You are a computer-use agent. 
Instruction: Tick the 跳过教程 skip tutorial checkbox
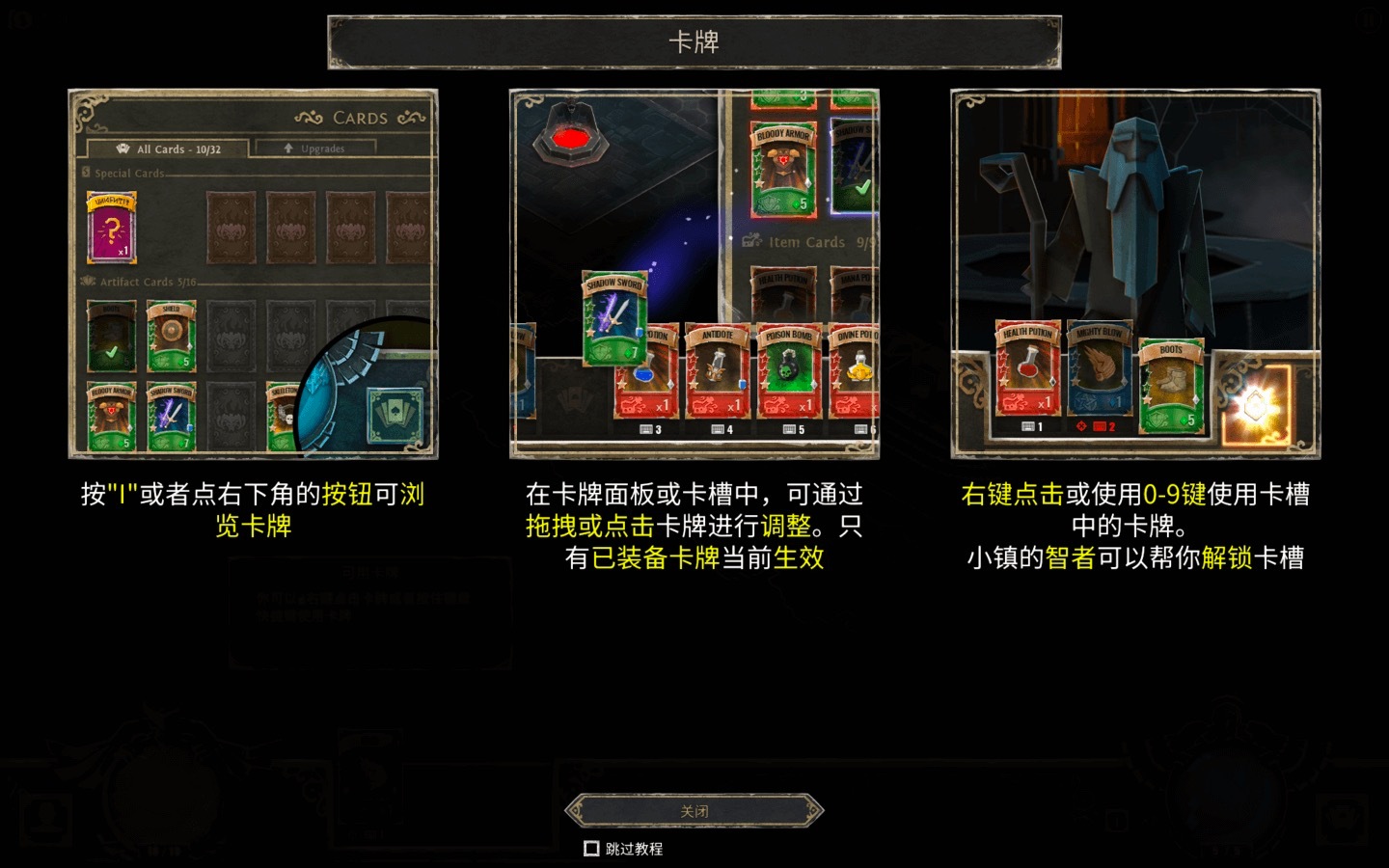[x=592, y=849]
